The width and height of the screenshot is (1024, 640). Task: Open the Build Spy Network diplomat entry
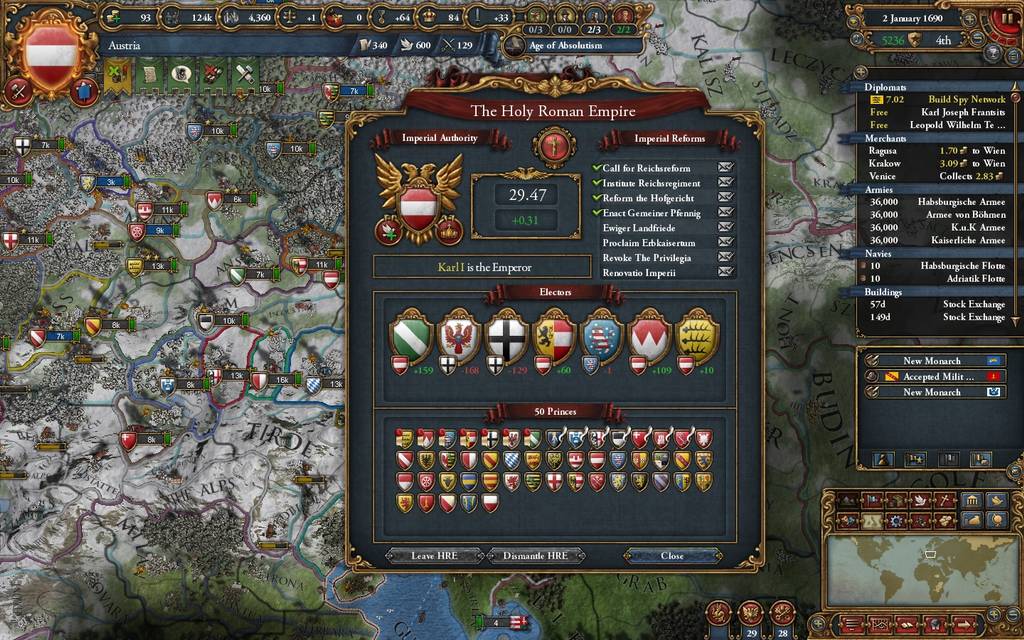pos(938,99)
